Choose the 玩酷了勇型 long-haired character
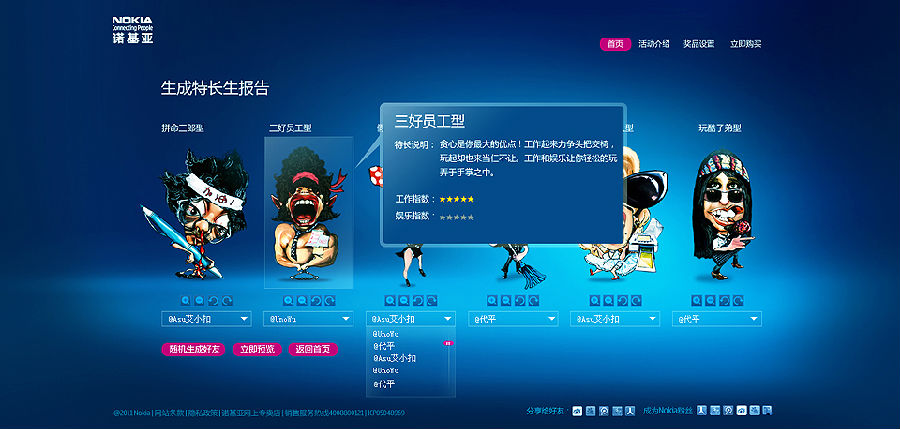Screen dimensions: 900x429 pos(721,210)
